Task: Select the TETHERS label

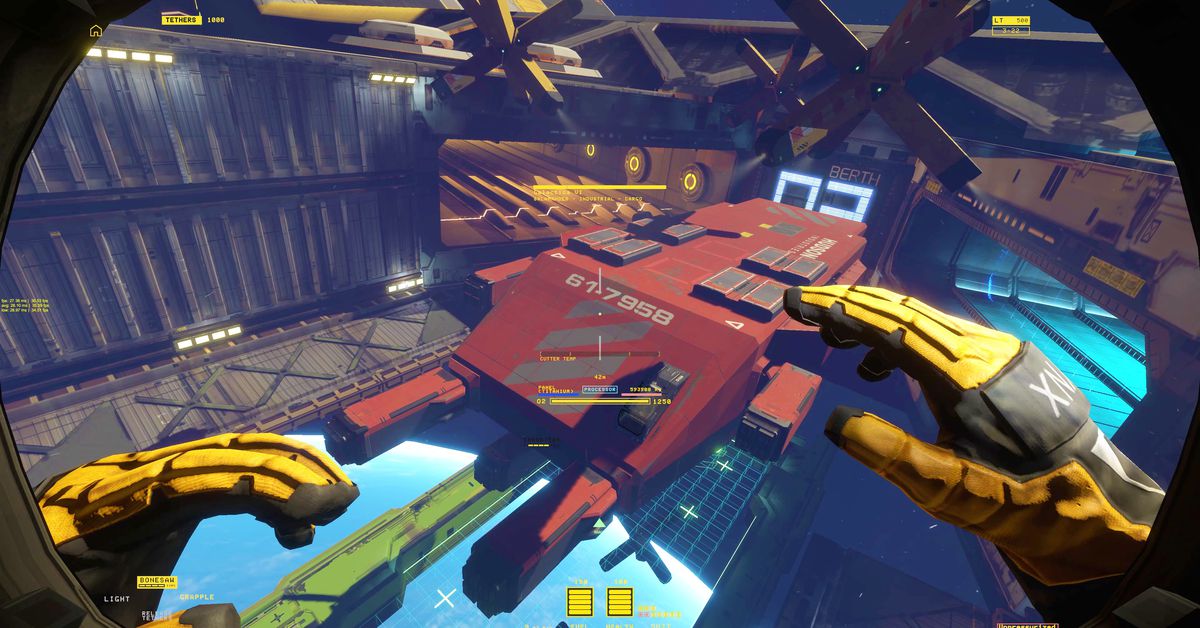Action: 181,19
